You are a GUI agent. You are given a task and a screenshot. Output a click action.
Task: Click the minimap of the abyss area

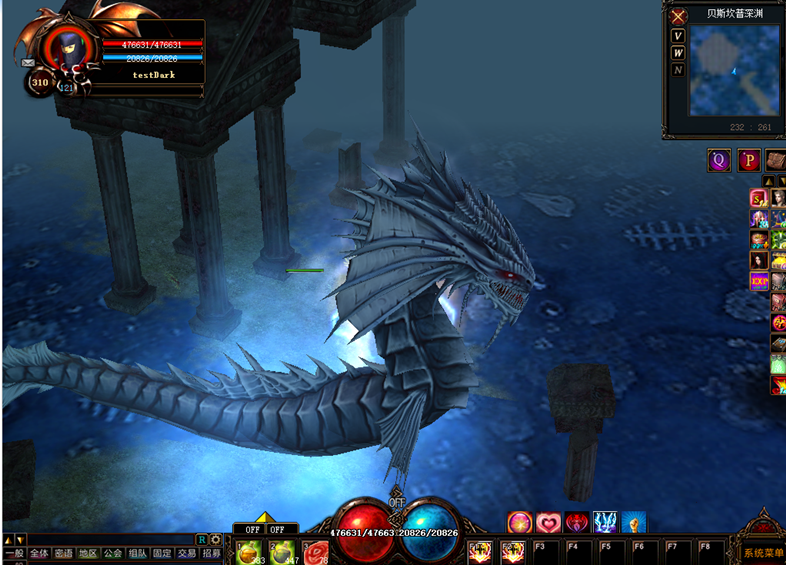click(x=733, y=70)
